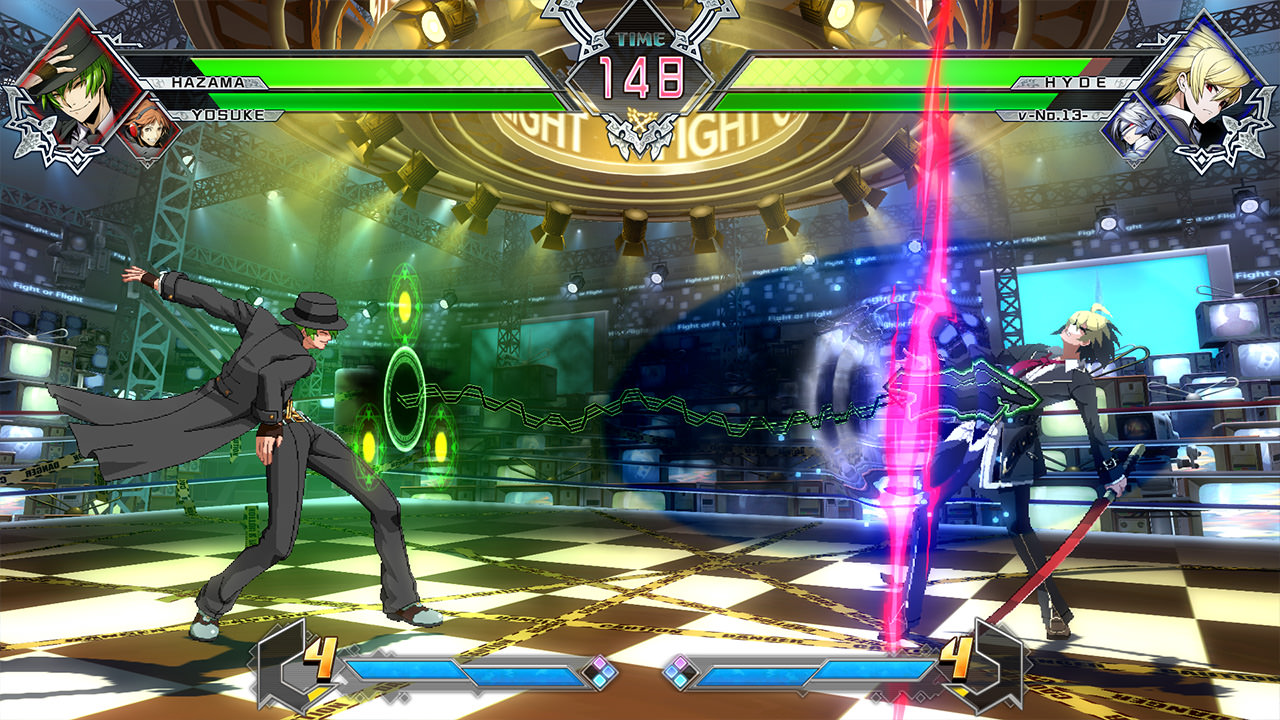The width and height of the screenshot is (1280, 720).
Task: Expand the winged crest below the timer
Action: pos(641,130)
